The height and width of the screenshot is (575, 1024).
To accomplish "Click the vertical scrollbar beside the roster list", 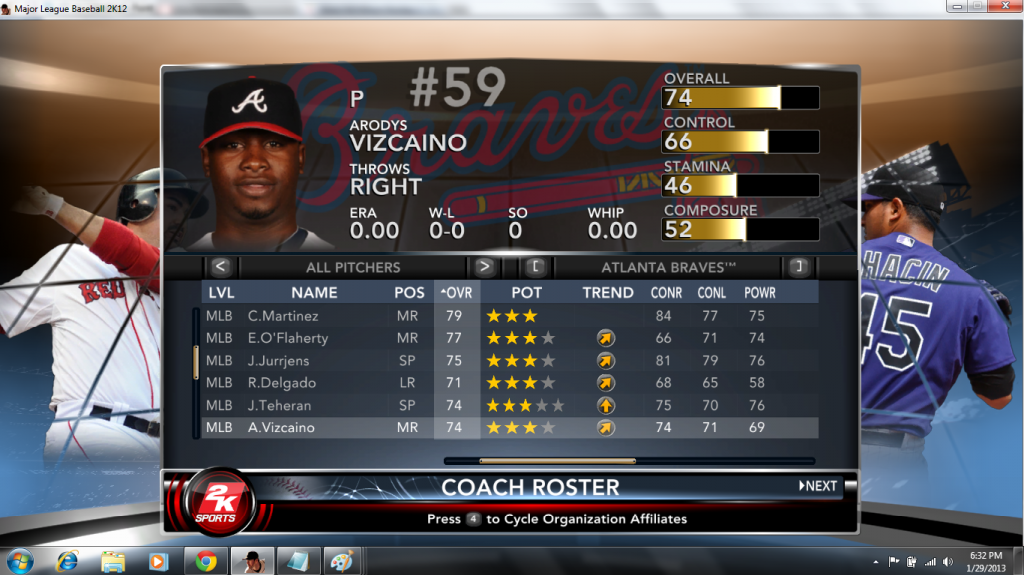I will 196,362.
